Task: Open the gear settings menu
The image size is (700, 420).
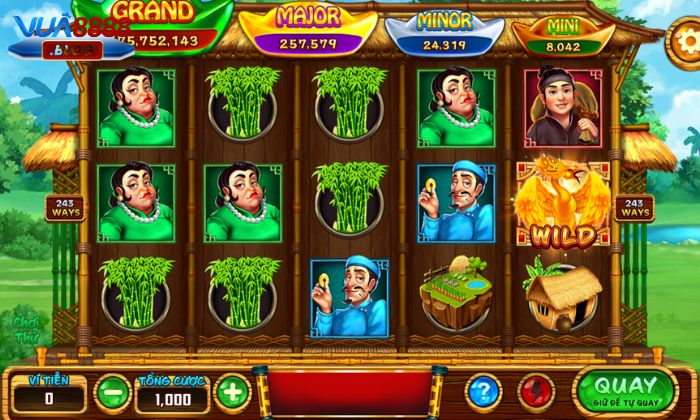Action: [x=687, y=42]
